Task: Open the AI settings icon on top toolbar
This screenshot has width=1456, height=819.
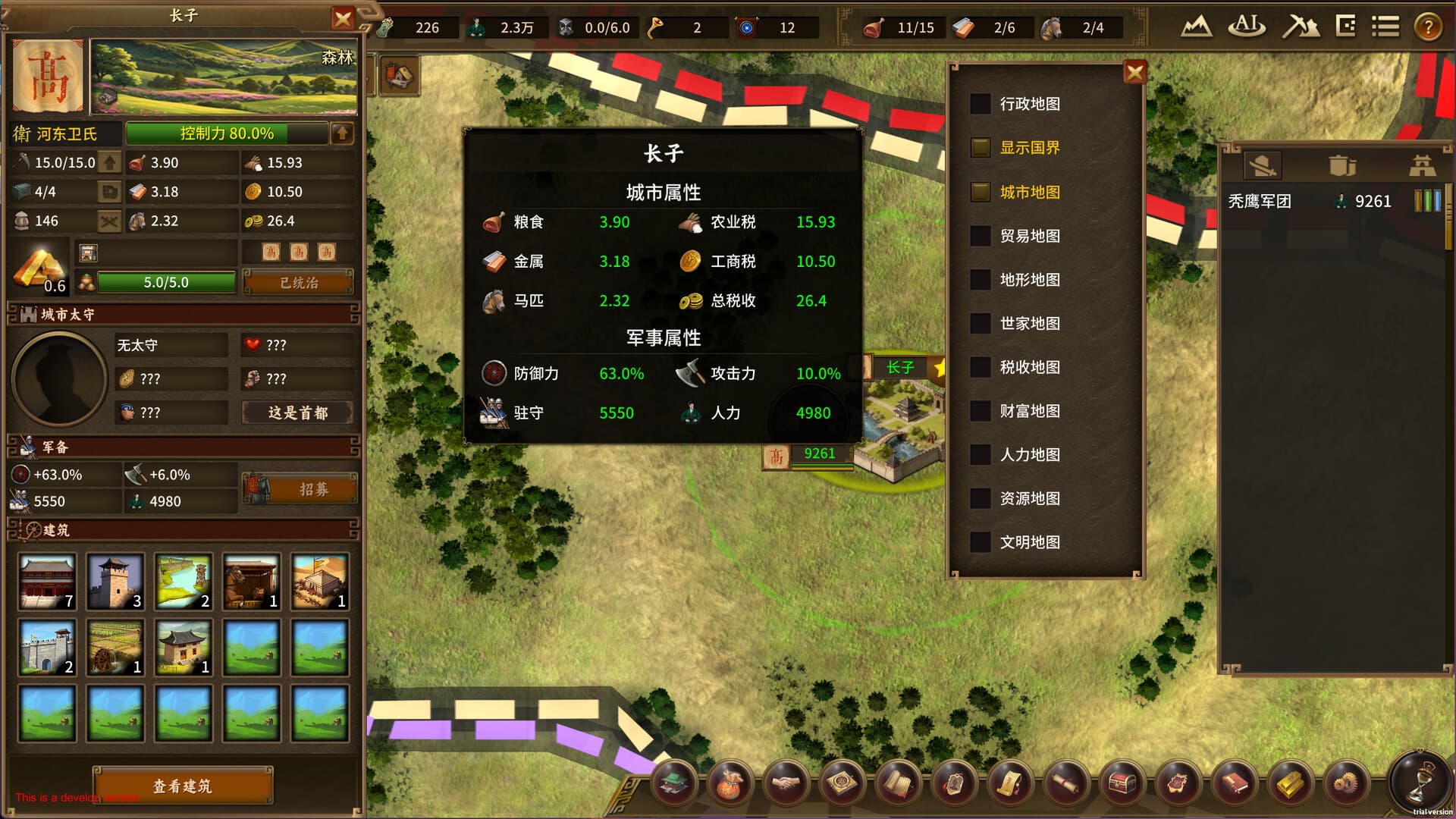Action: point(1246,25)
